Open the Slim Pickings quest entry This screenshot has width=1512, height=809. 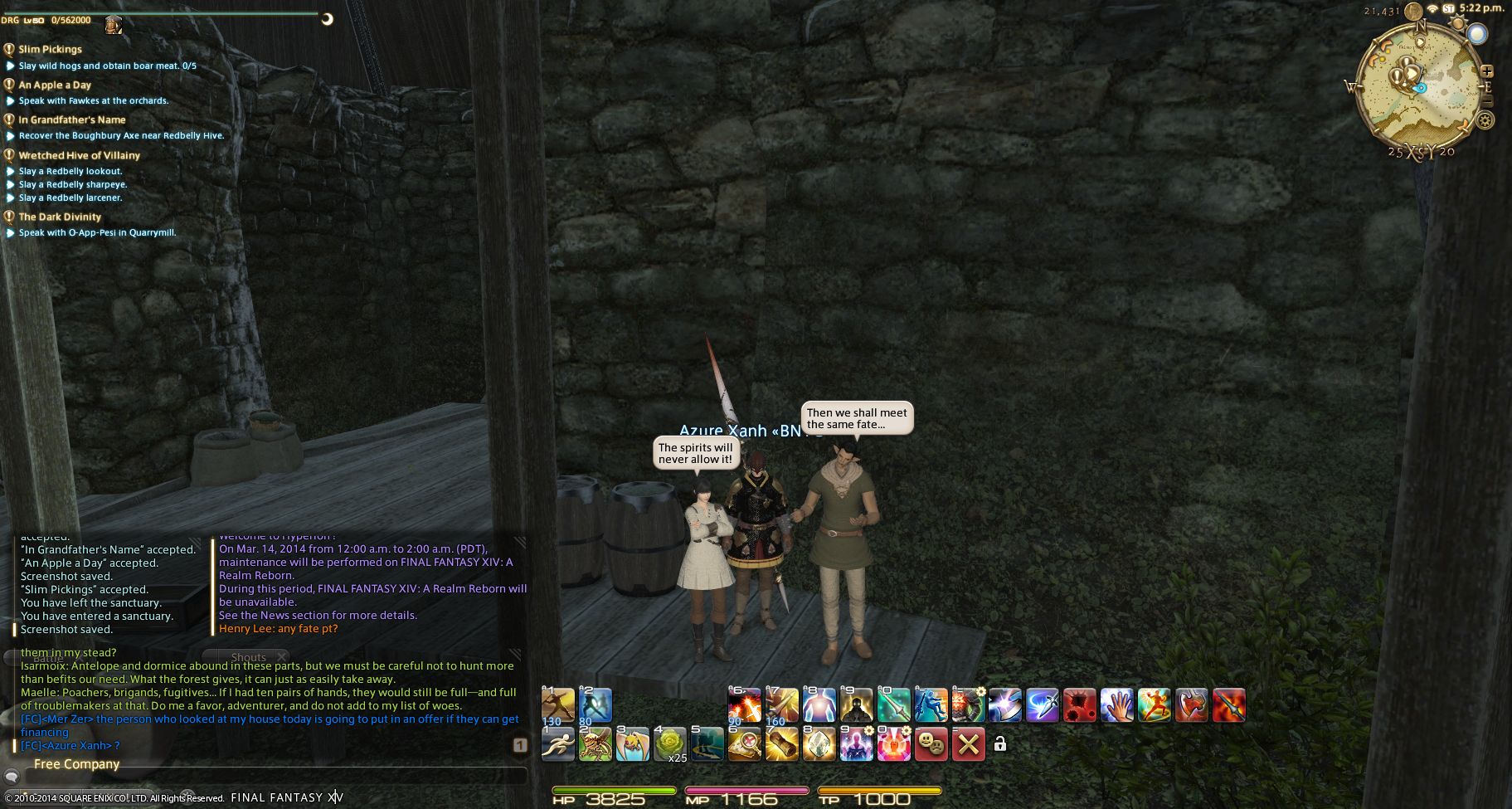click(50, 49)
